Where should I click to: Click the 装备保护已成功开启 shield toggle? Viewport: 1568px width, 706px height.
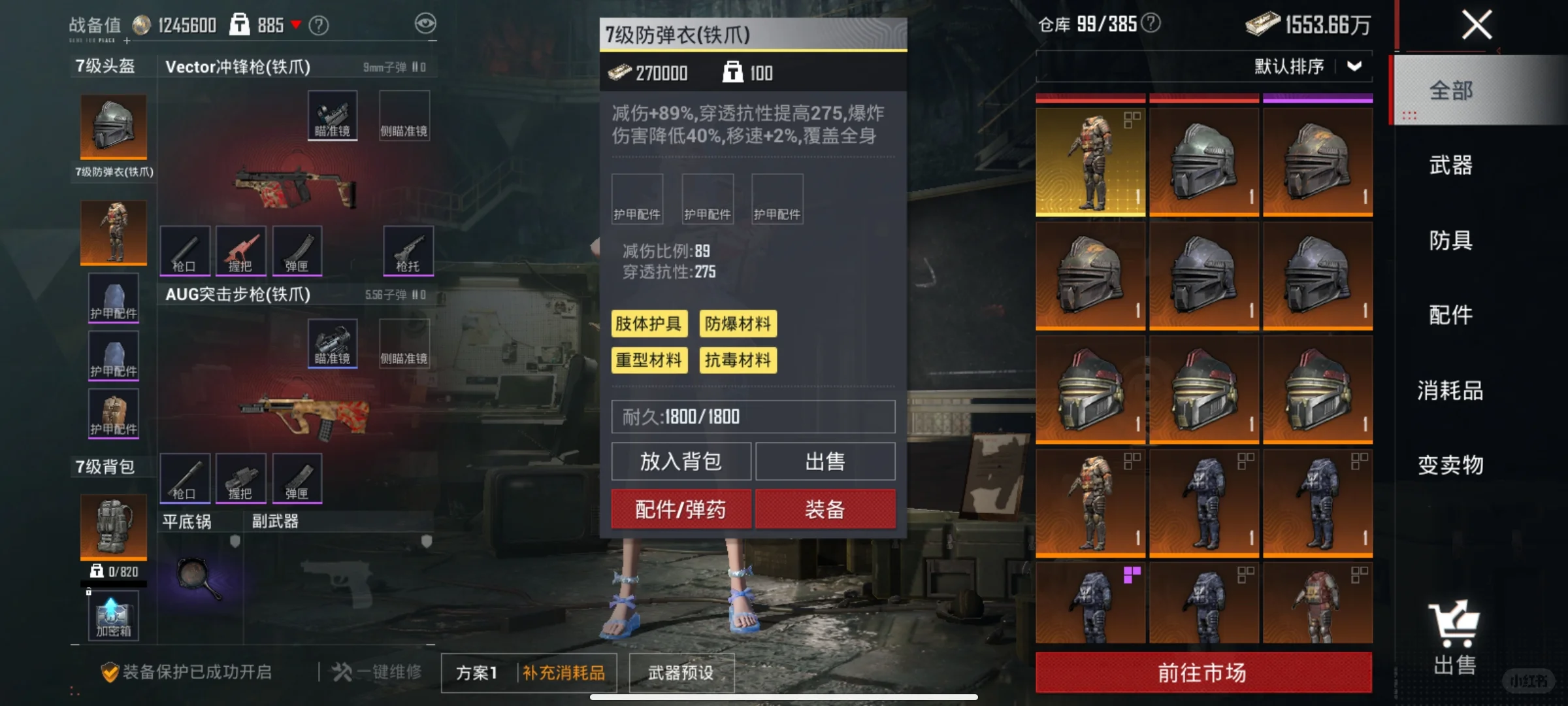coord(109,671)
